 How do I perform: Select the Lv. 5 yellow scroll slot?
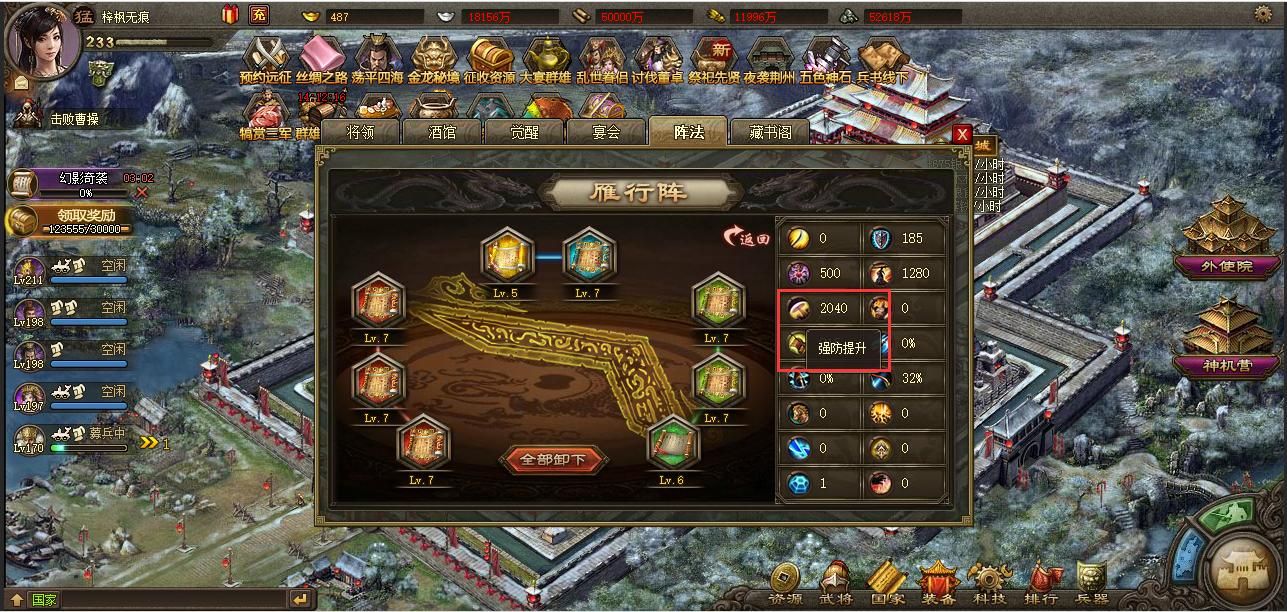pos(506,258)
